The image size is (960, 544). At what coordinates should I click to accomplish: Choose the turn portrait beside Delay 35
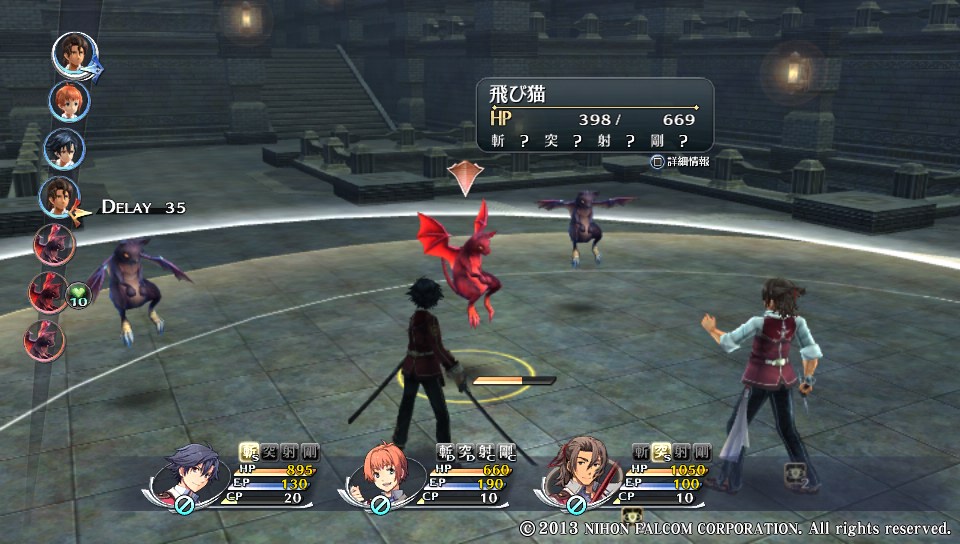point(59,197)
